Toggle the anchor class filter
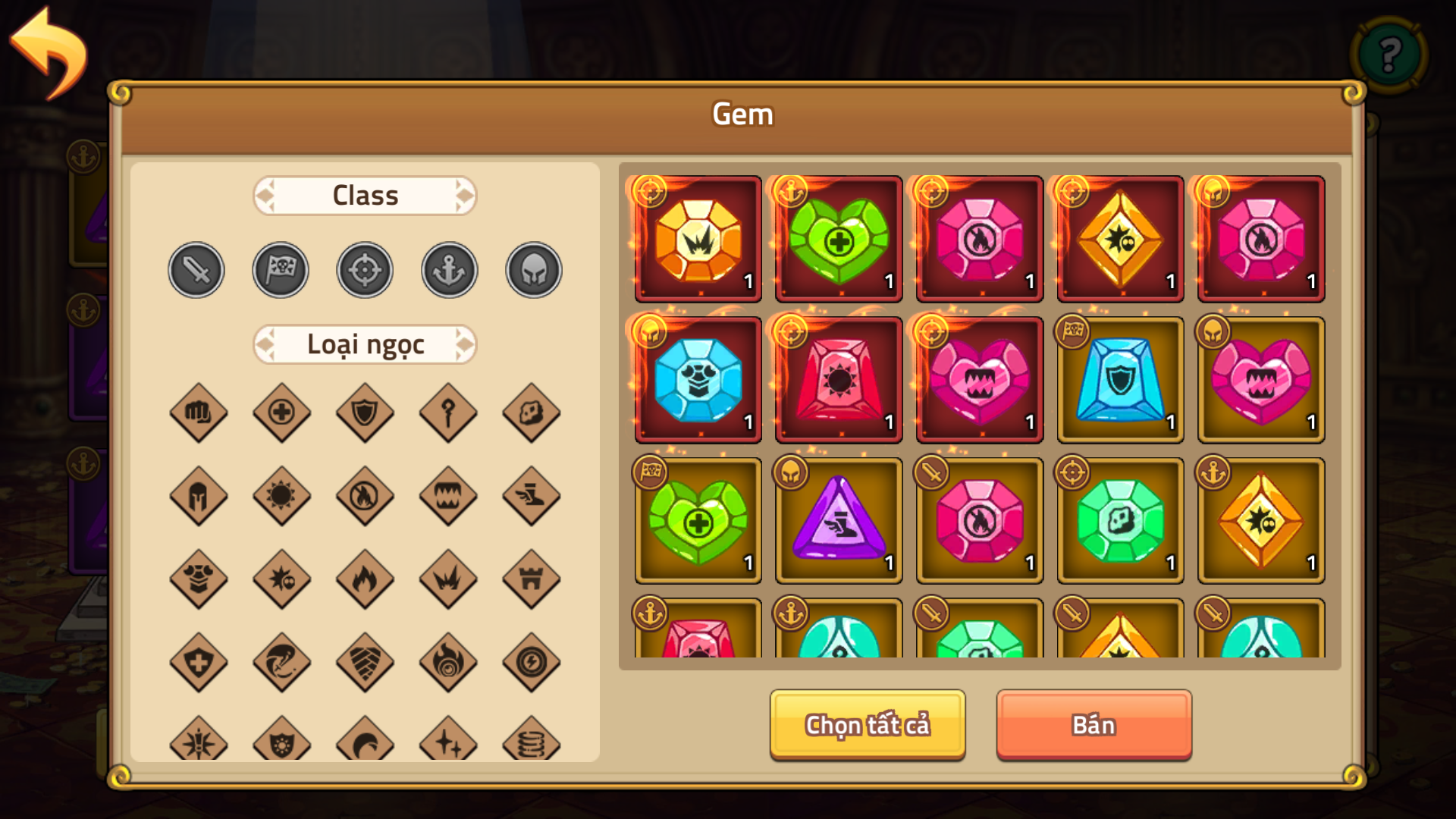Screen dimensions: 1456x819 click(x=448, y=269)
